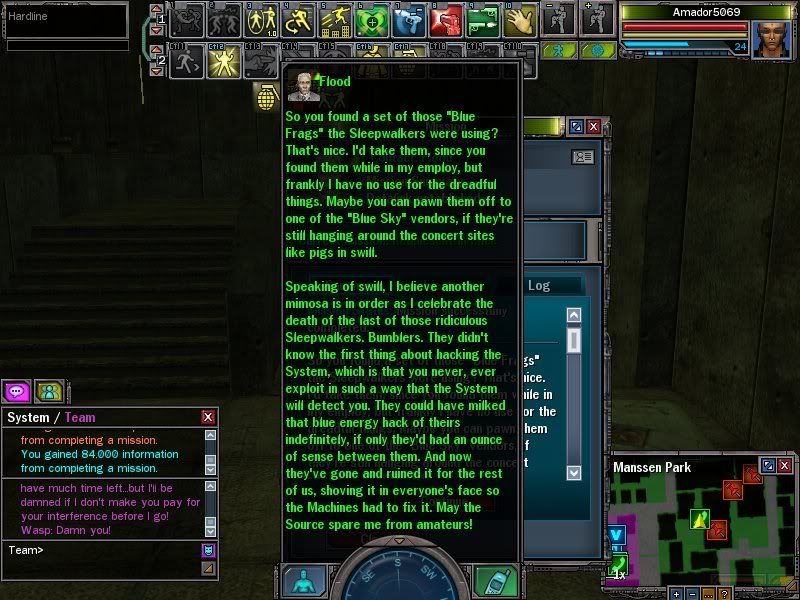Close the mission log window behind Flood's dialogue

(594, 127)
